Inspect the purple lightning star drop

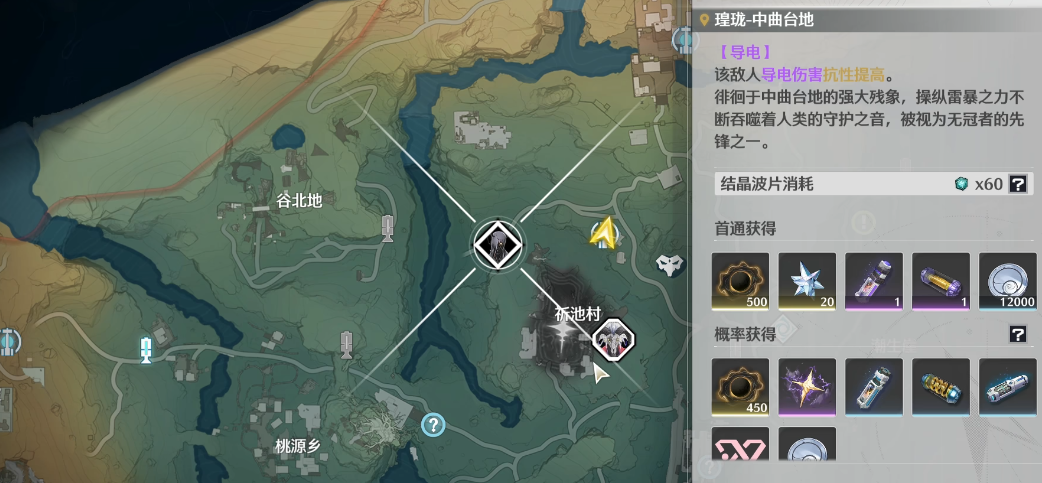click(x=807, y=387)
